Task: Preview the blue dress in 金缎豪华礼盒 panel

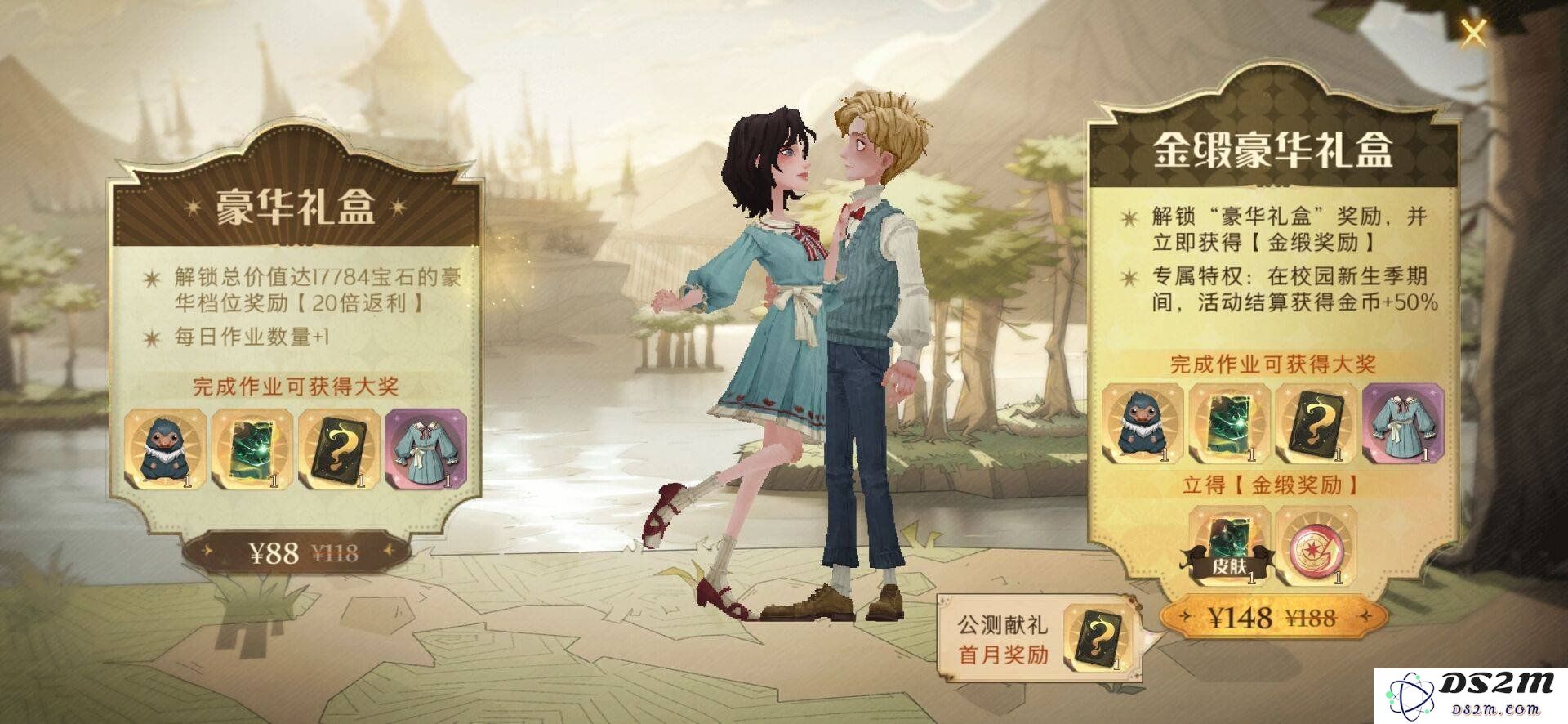Action: 1402,425
